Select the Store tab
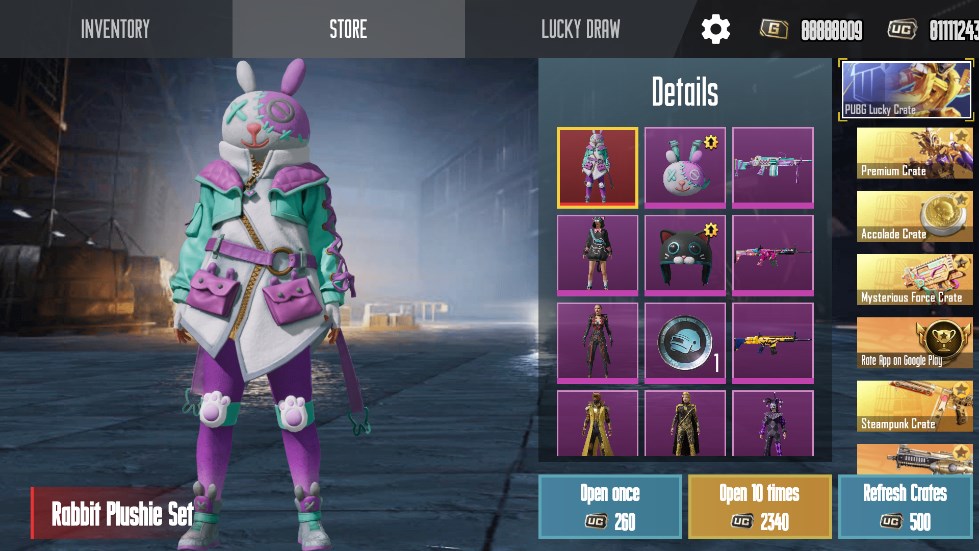Viewport: 979px width, 551px height. pyautogui.click(x=348, y=29)
